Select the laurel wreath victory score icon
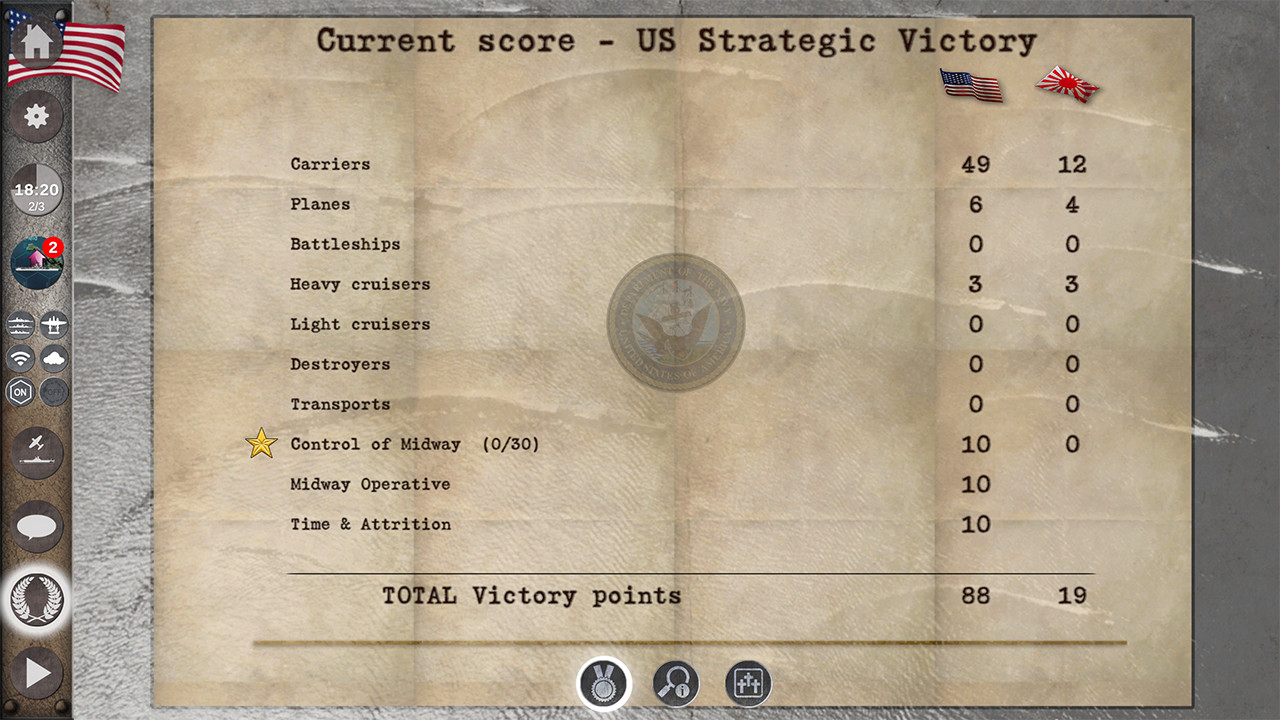The width and height of the screenshot is (1280, 720). tap(37, 601)
